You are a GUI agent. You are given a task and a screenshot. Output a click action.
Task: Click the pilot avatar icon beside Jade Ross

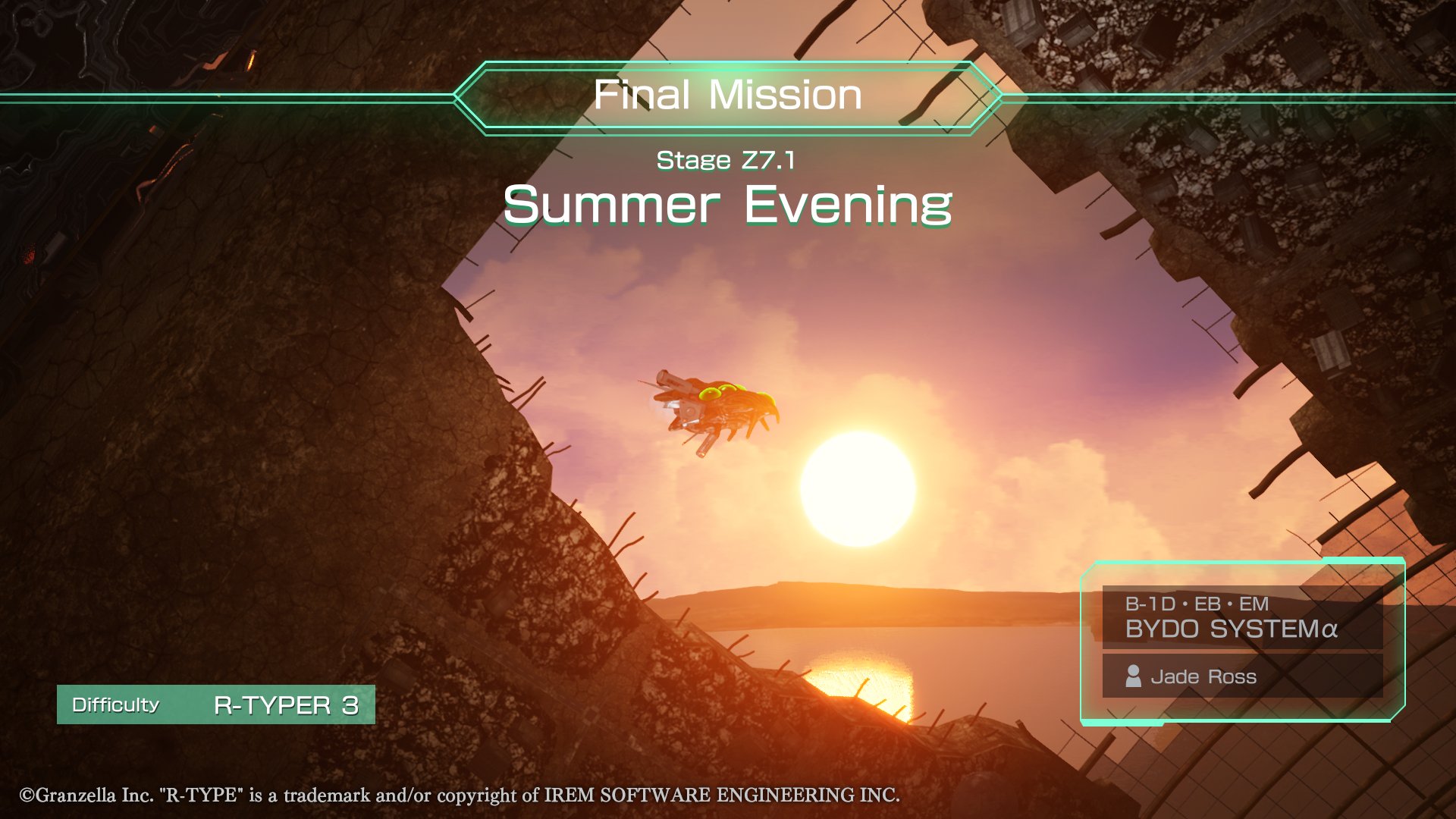[1135, 677]
